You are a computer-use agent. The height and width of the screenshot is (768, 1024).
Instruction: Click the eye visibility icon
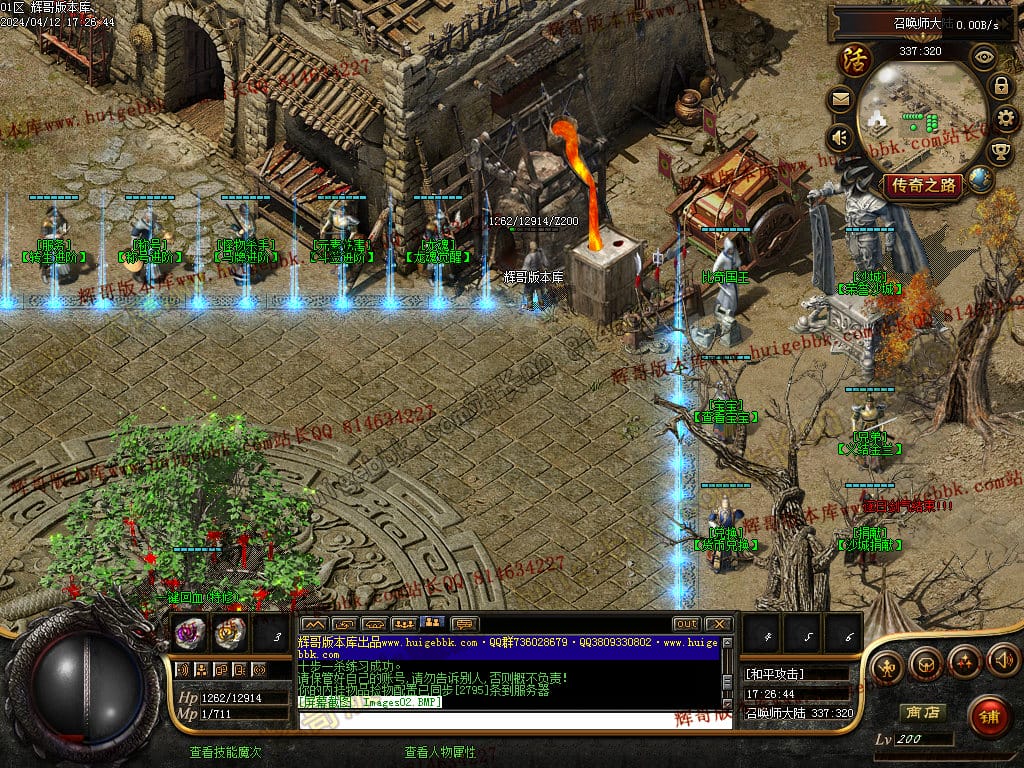pyautogui.click(x=984, y=57)
